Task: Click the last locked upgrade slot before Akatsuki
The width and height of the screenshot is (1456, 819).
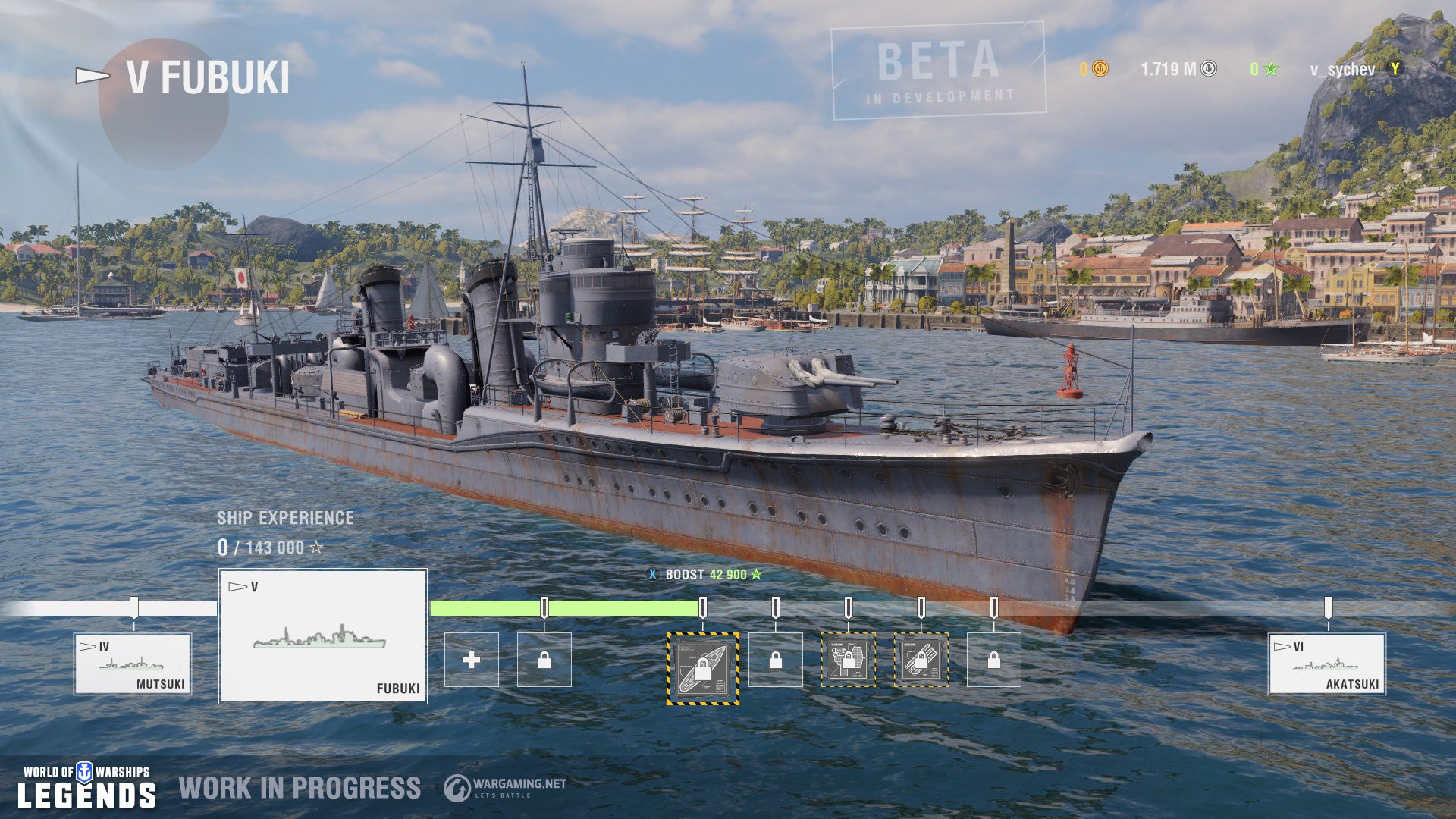Action: pyautogui.click(x=993, y=661)
